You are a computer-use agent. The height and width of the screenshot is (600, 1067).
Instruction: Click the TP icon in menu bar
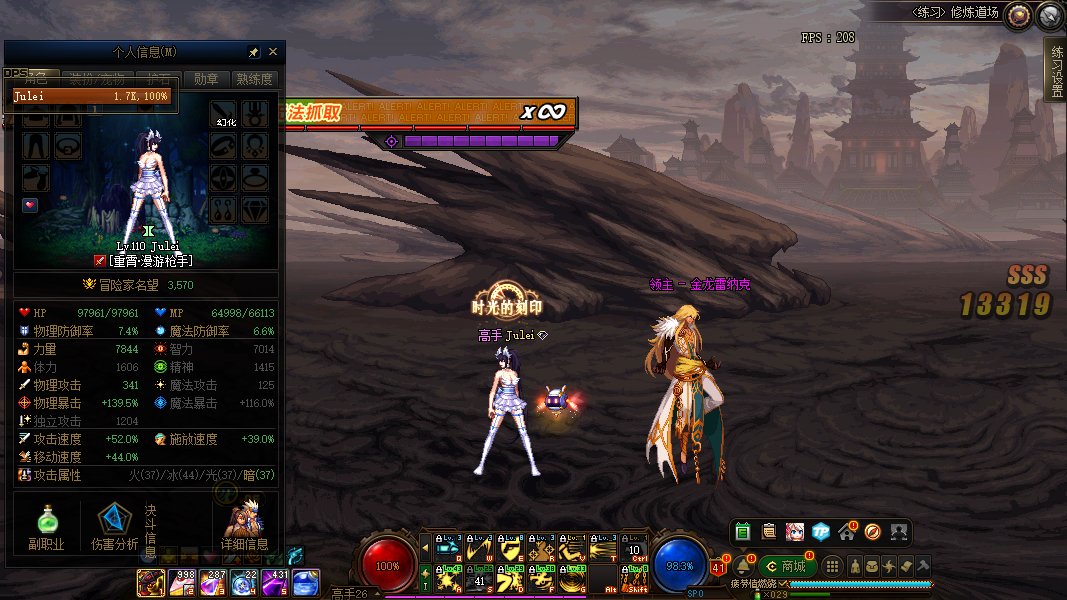click(821, 531)
